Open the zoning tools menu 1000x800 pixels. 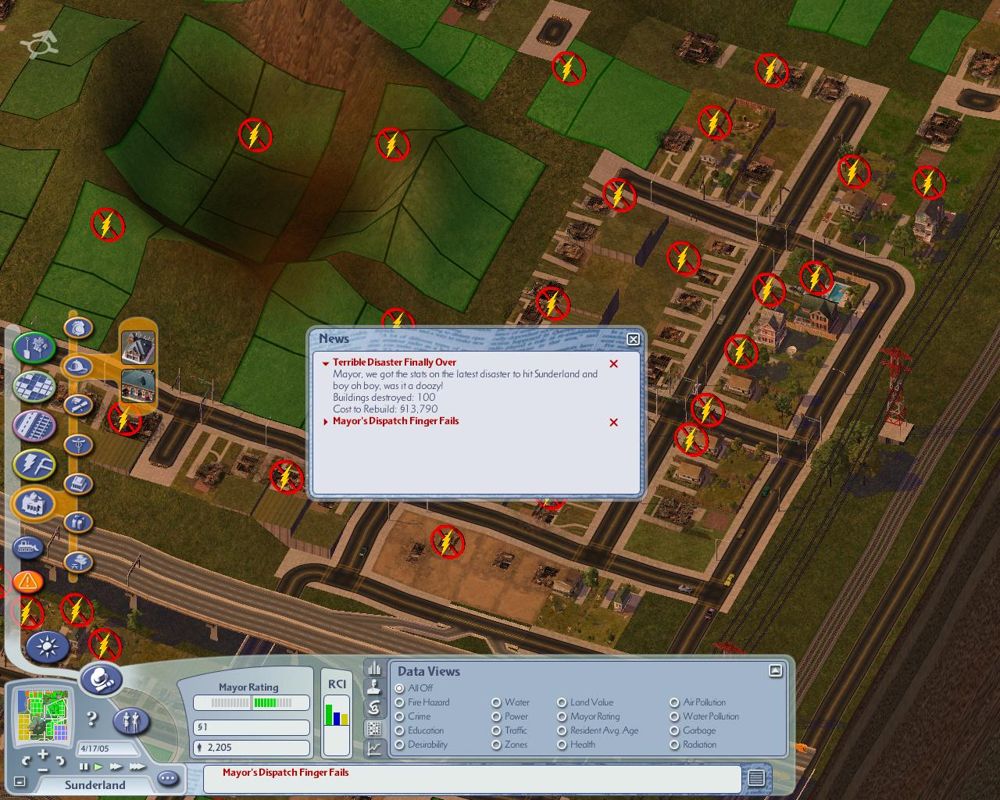[x=34, y=386]
